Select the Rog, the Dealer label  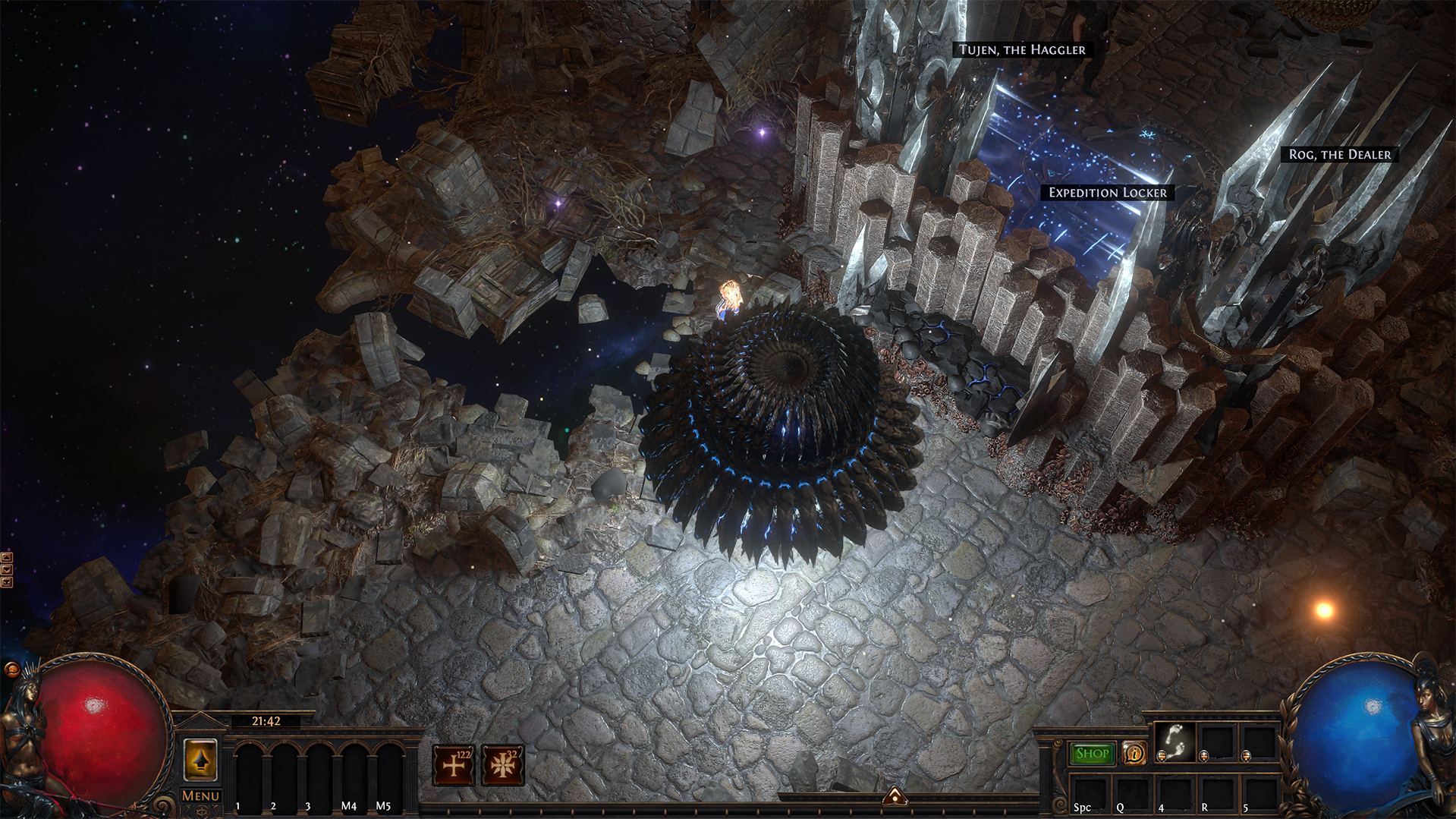tap(1339, 155)
